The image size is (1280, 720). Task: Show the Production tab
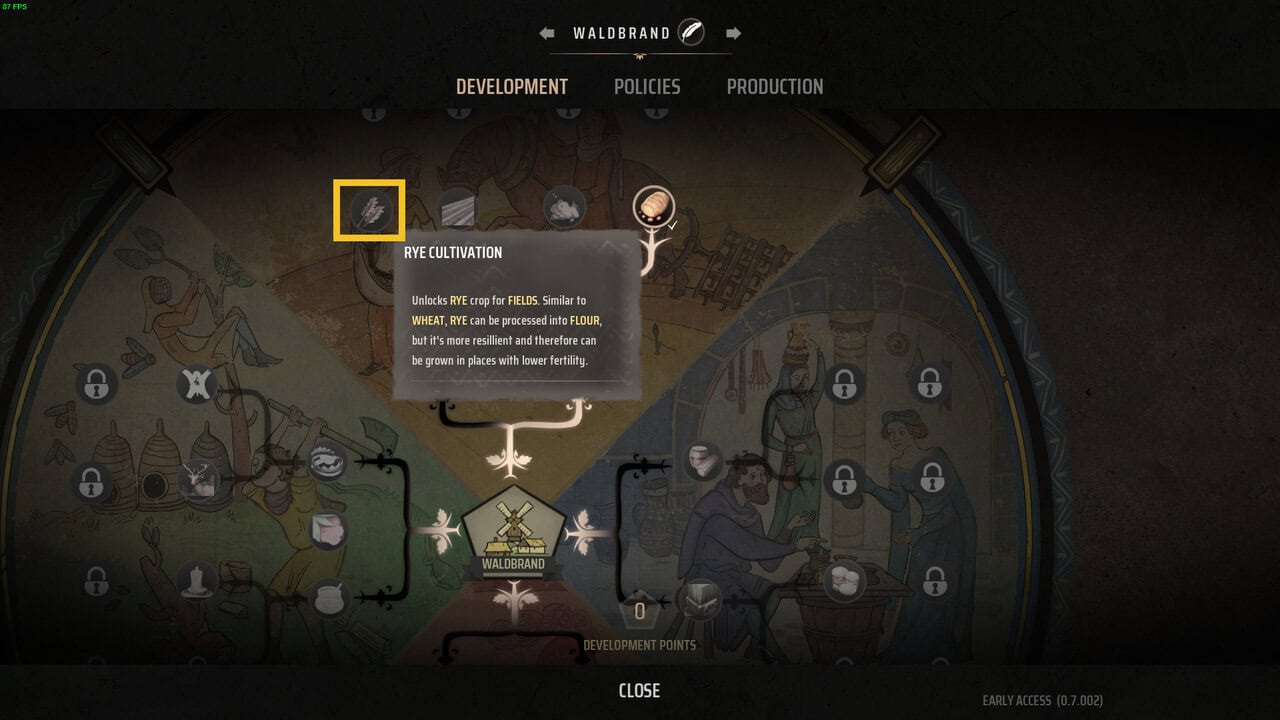click(775, 87)
